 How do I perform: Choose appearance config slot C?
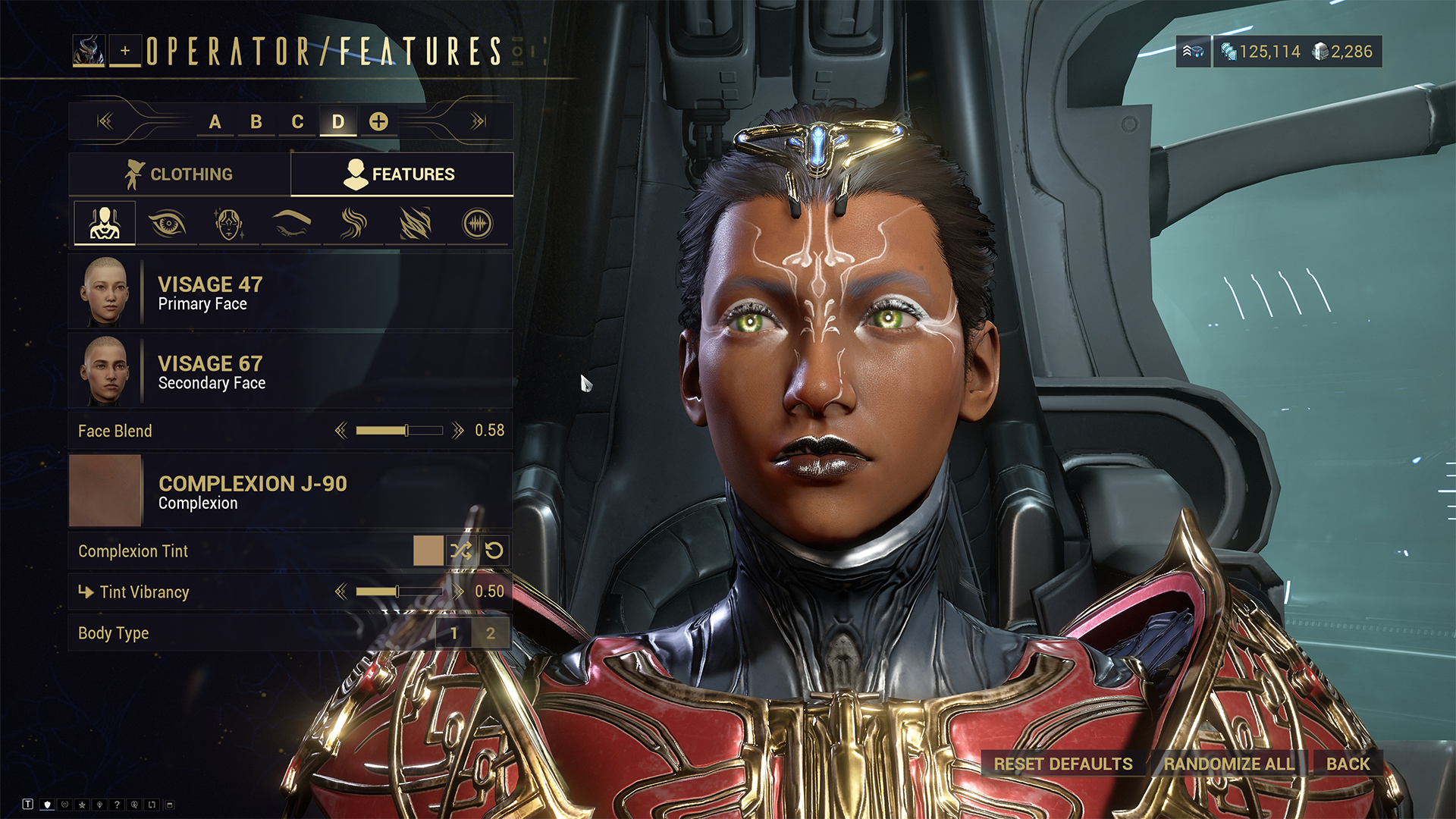[297, 121]
